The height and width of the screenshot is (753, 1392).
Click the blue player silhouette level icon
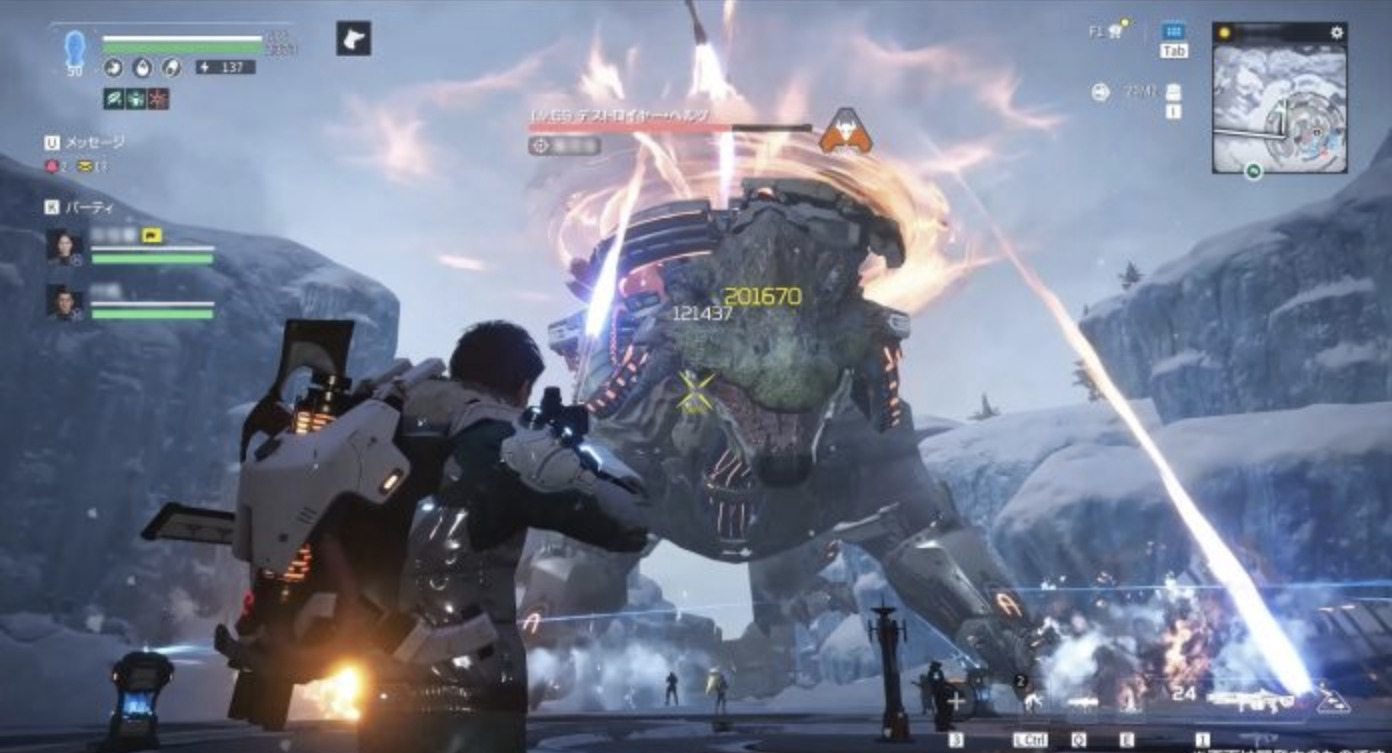tap(75, 48)
